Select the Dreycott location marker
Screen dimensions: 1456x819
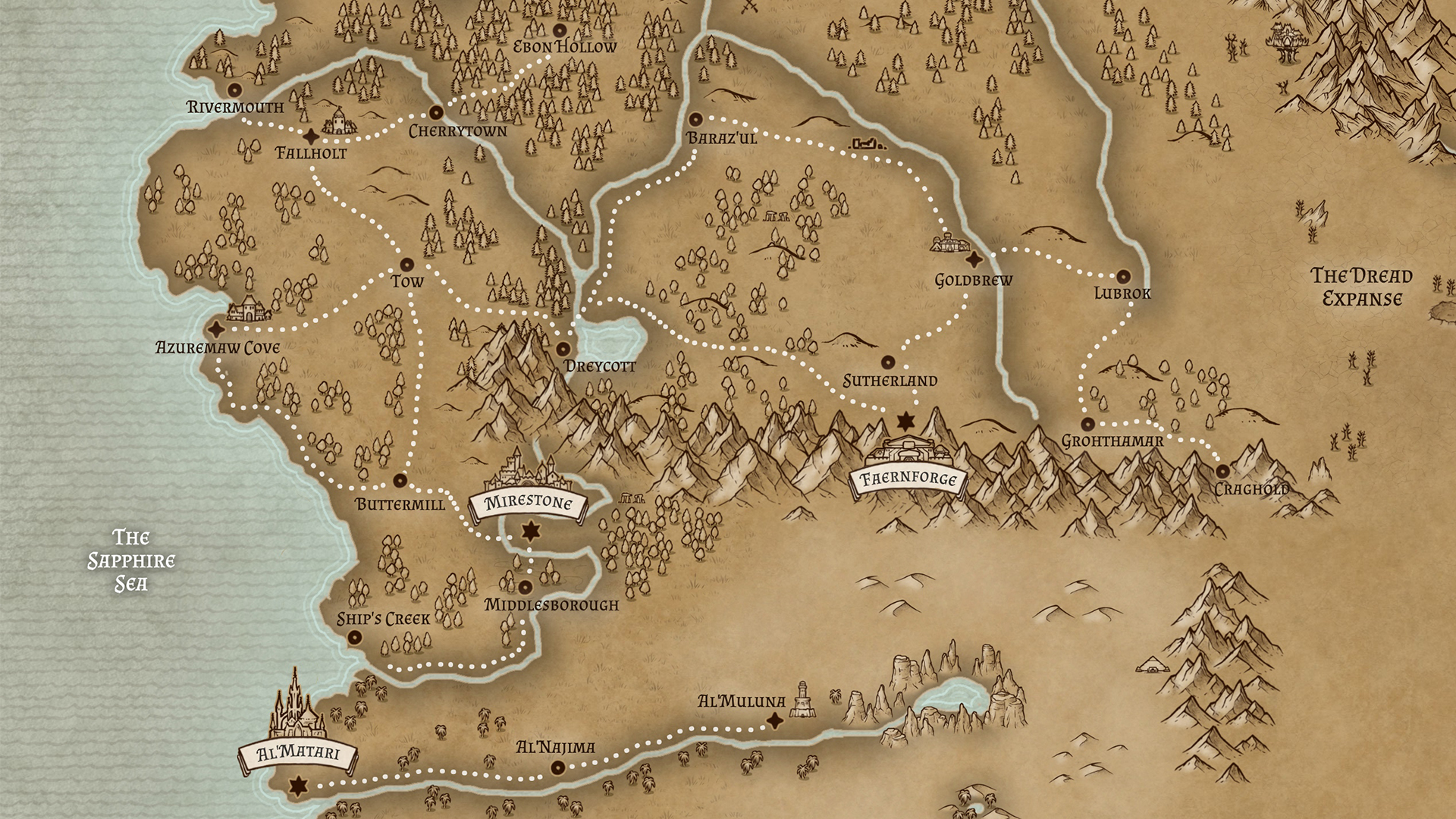tap(563, 349)
